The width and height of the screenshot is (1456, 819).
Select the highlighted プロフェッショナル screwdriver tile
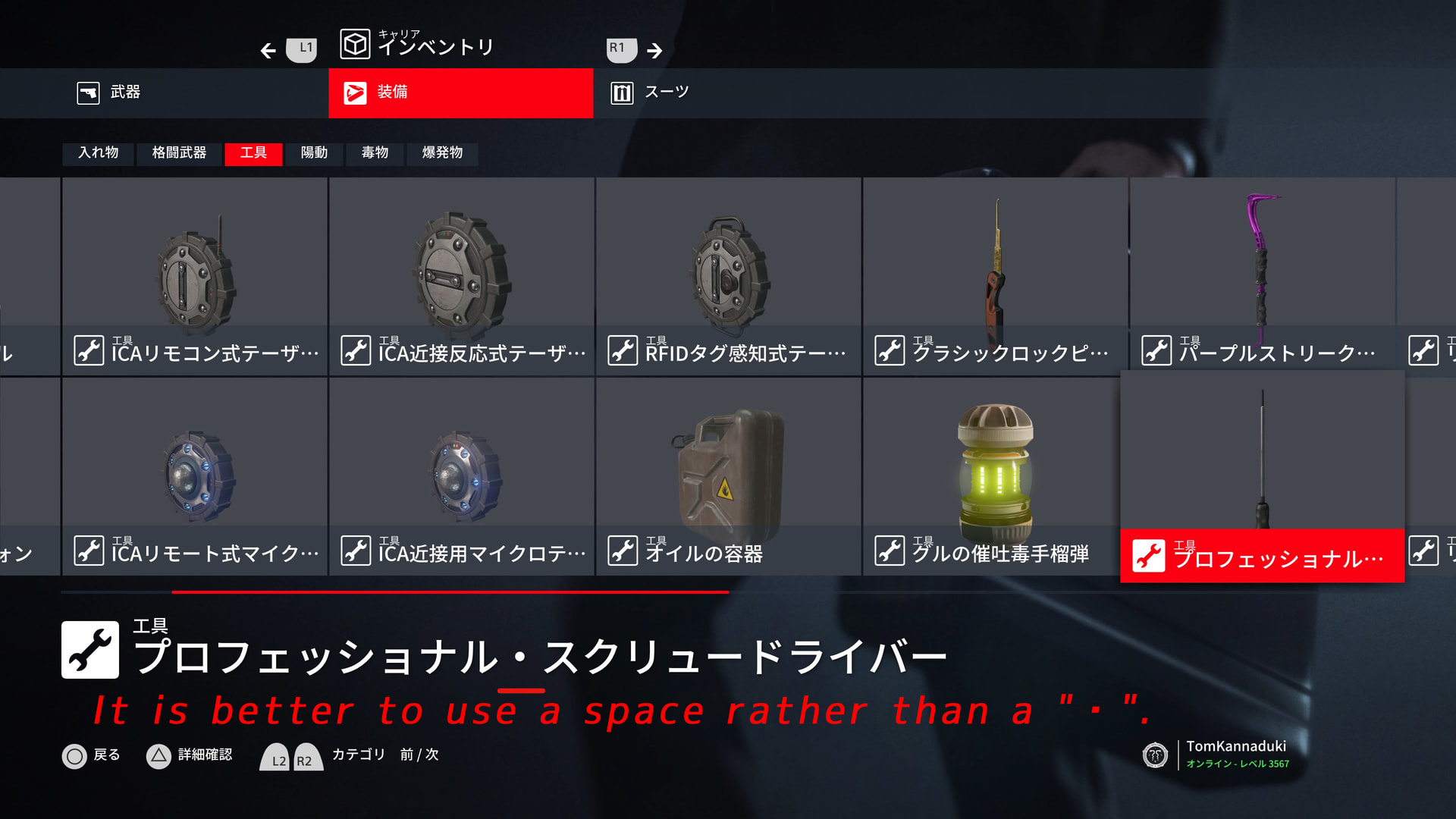pyautogui.click(x=1262, y=476)
